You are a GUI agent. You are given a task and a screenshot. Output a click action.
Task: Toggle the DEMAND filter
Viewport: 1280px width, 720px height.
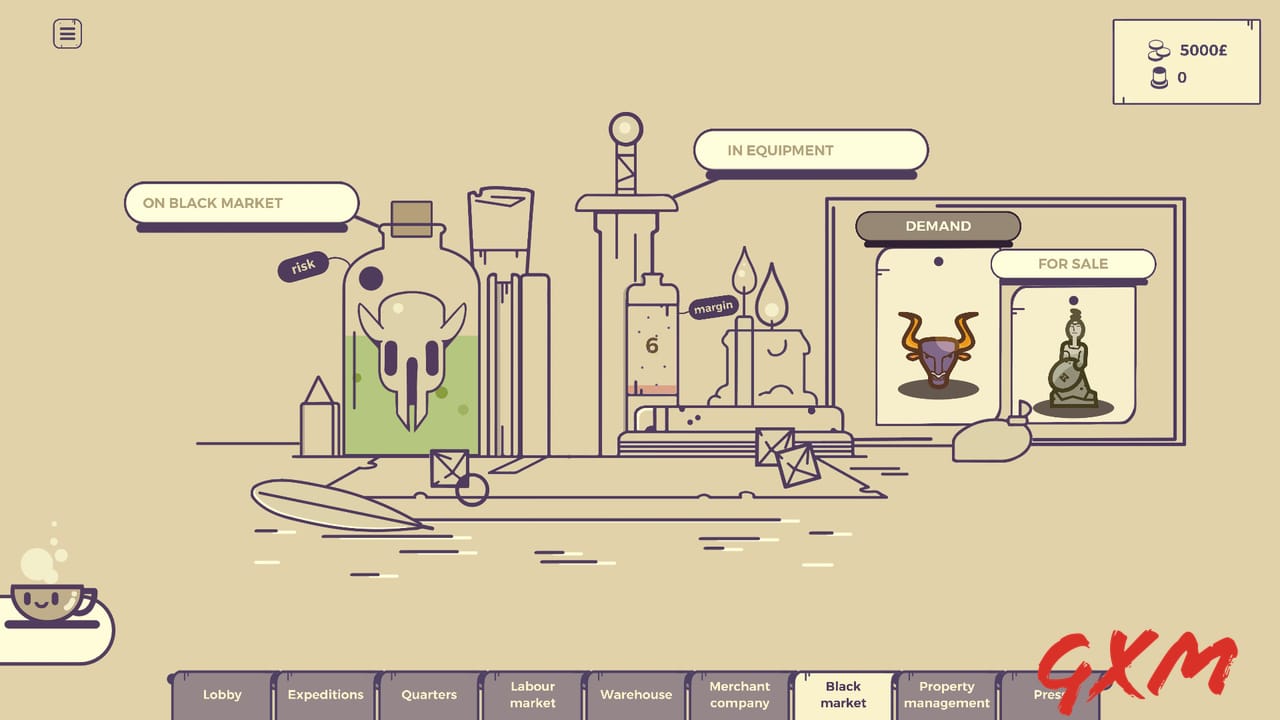937,226
